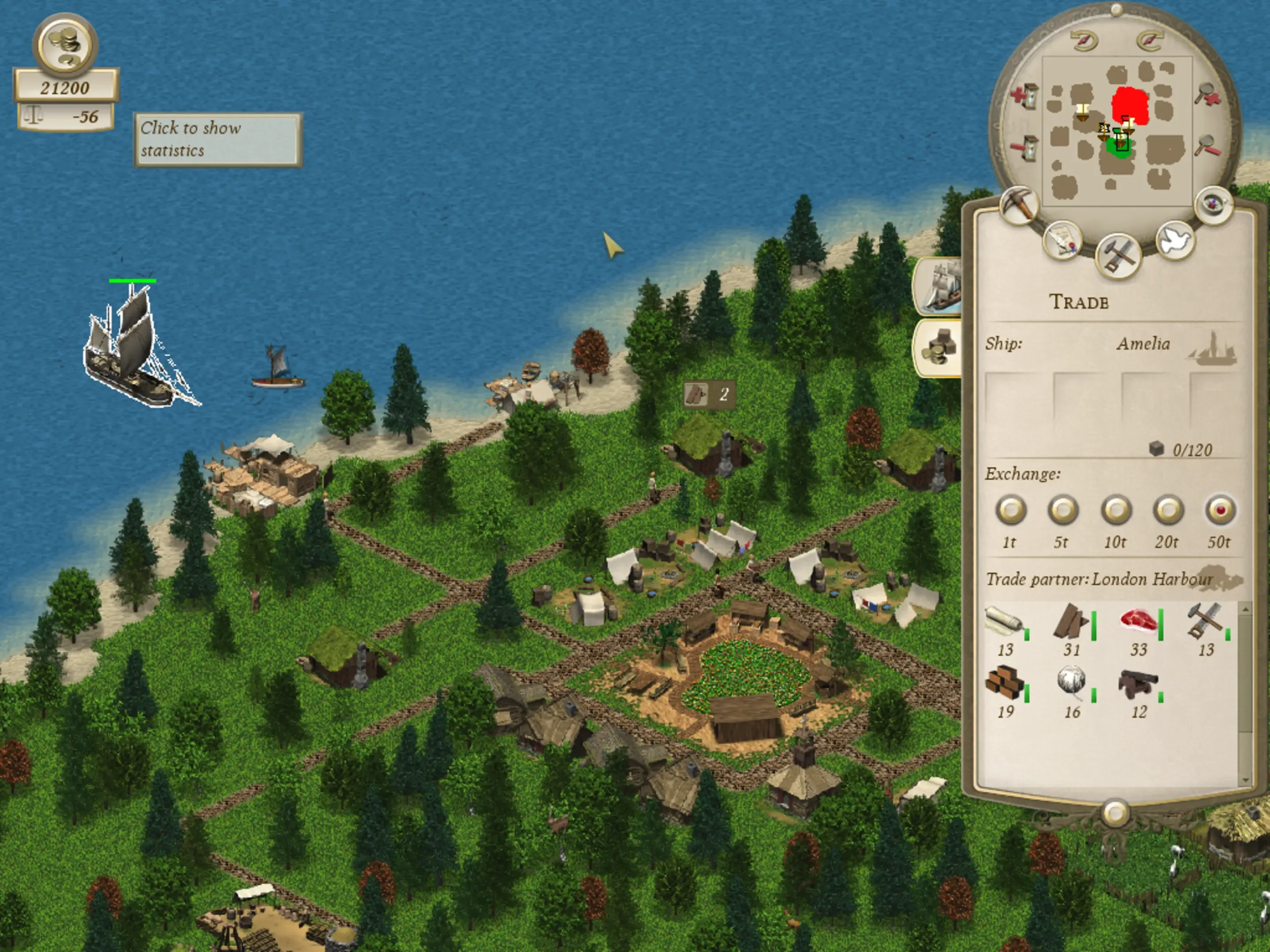
Task: Open the pickaxe construction menu
Action: pyautogui.click(x=1019, y=205)
